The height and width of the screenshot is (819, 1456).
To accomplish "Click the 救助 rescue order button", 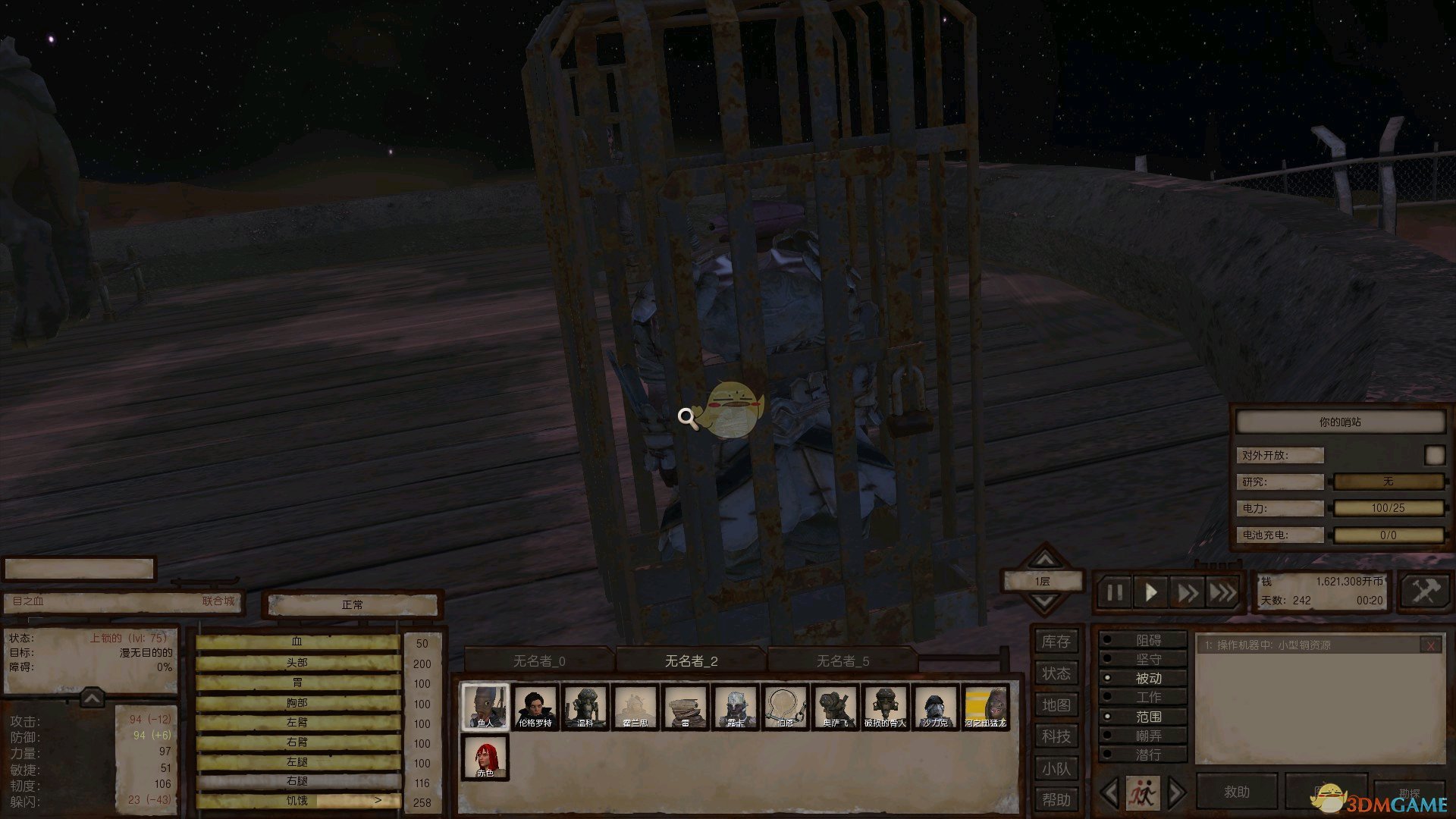I will (x=1236, y=792).
